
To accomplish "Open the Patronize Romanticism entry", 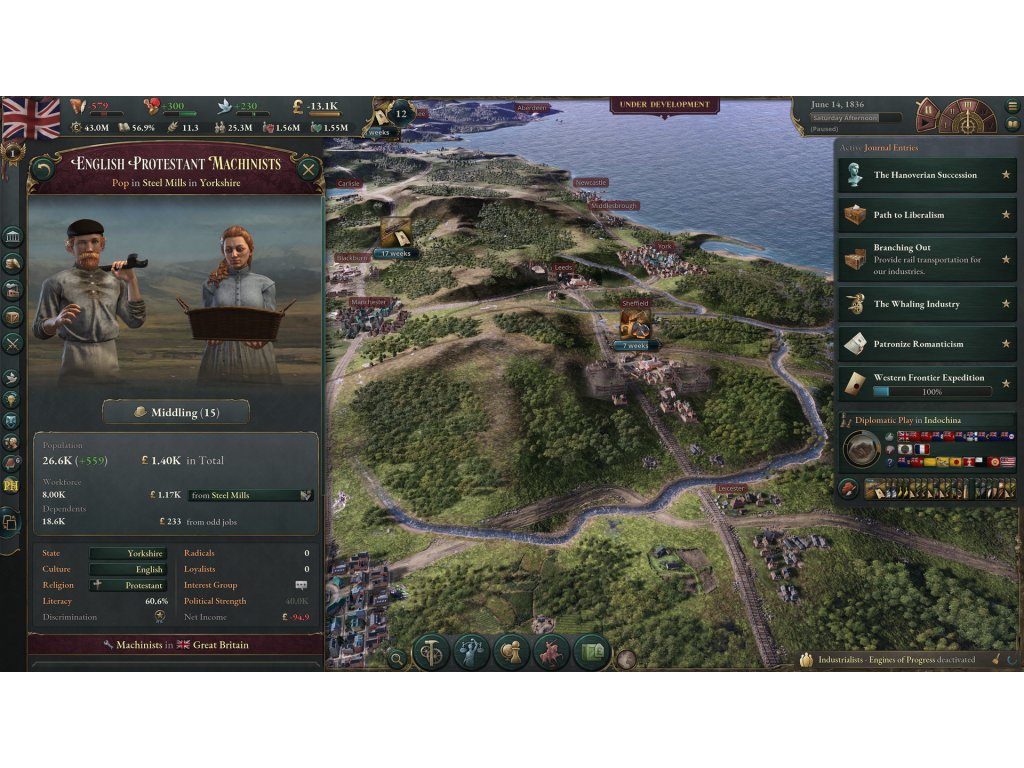I will point(926,344).
